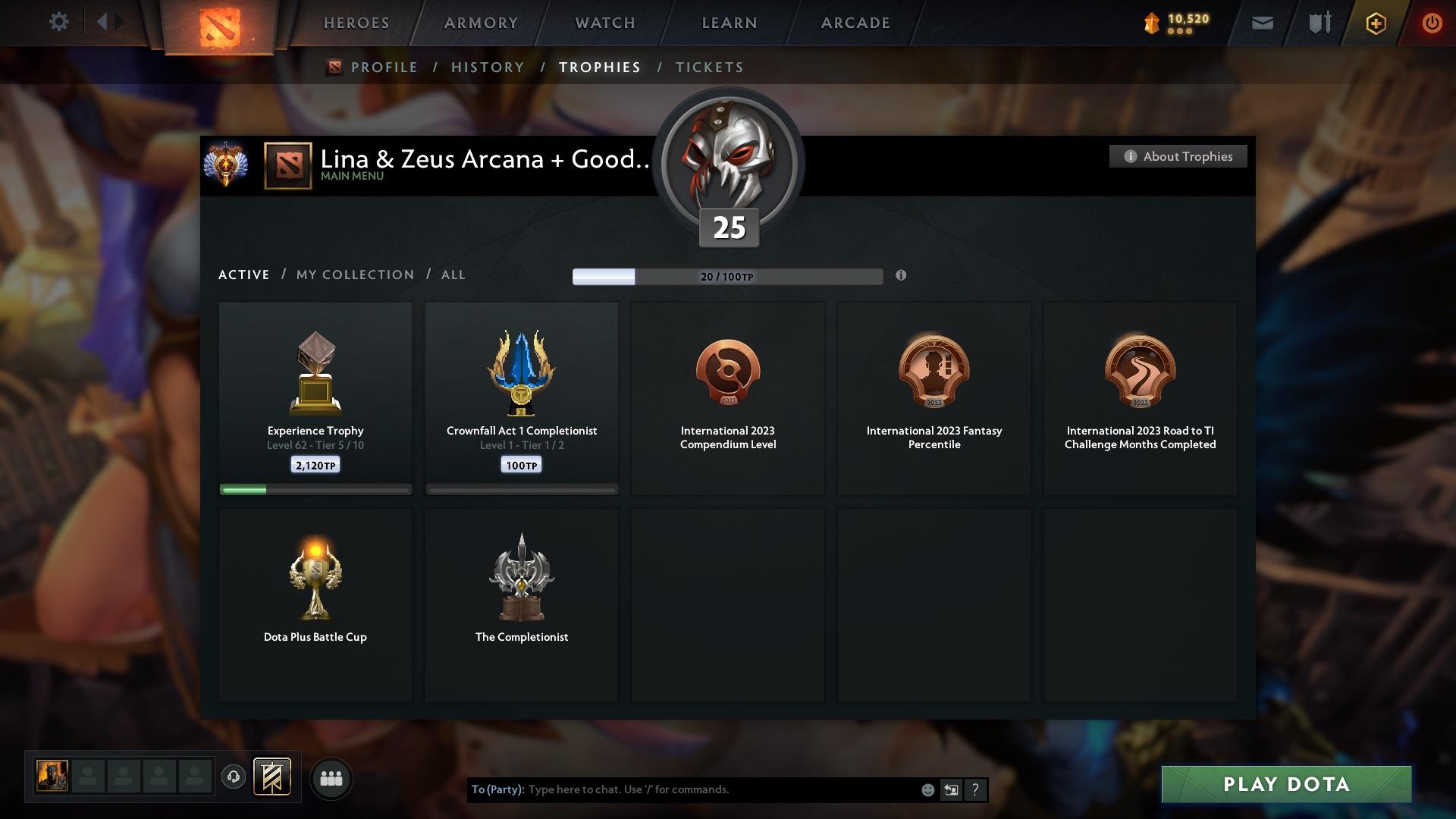1456x819 pixels.
Task: Open the ARCADE menu item
Action: pos(854,23)
